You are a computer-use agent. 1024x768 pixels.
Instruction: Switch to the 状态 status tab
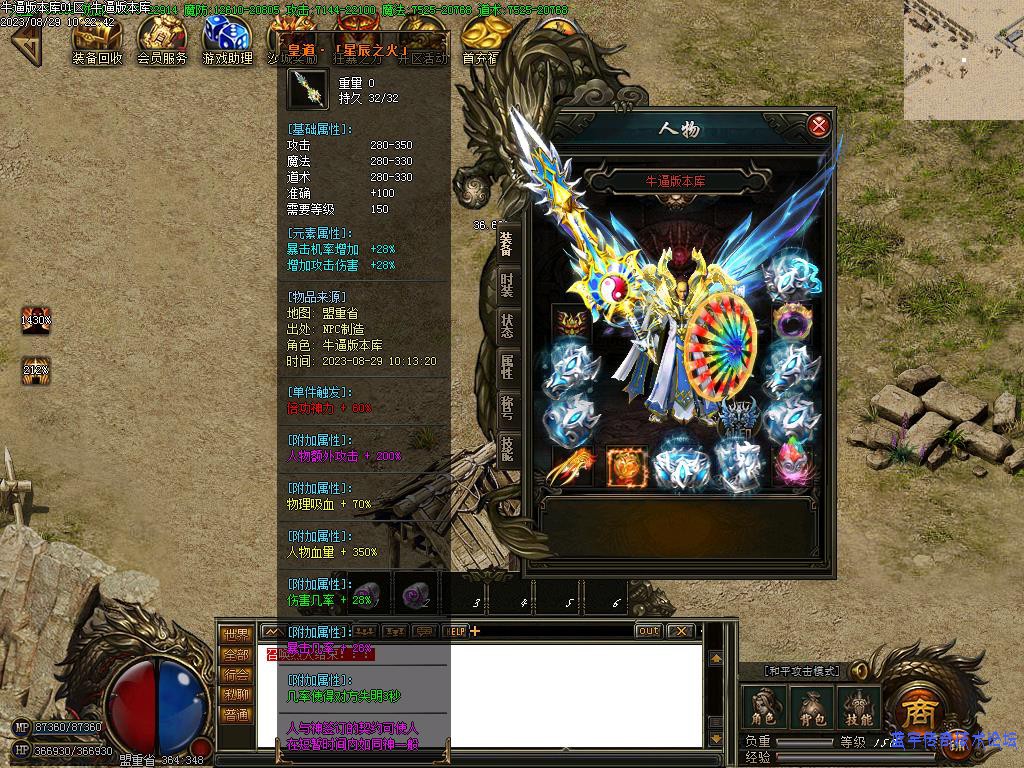507,326
